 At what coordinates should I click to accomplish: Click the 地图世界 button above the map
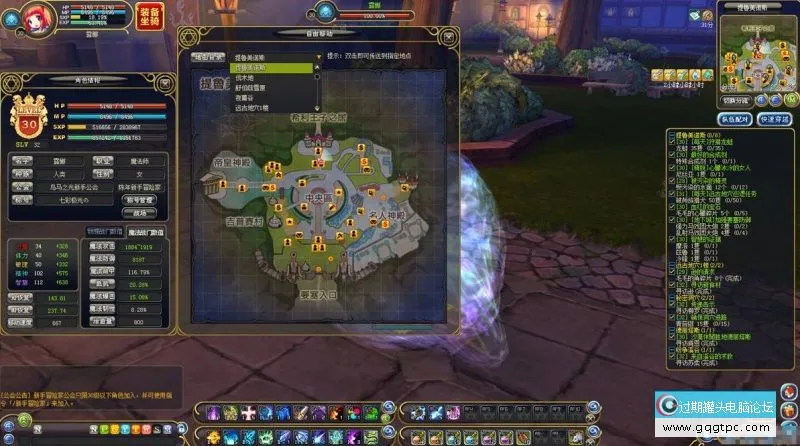[207, 58]
